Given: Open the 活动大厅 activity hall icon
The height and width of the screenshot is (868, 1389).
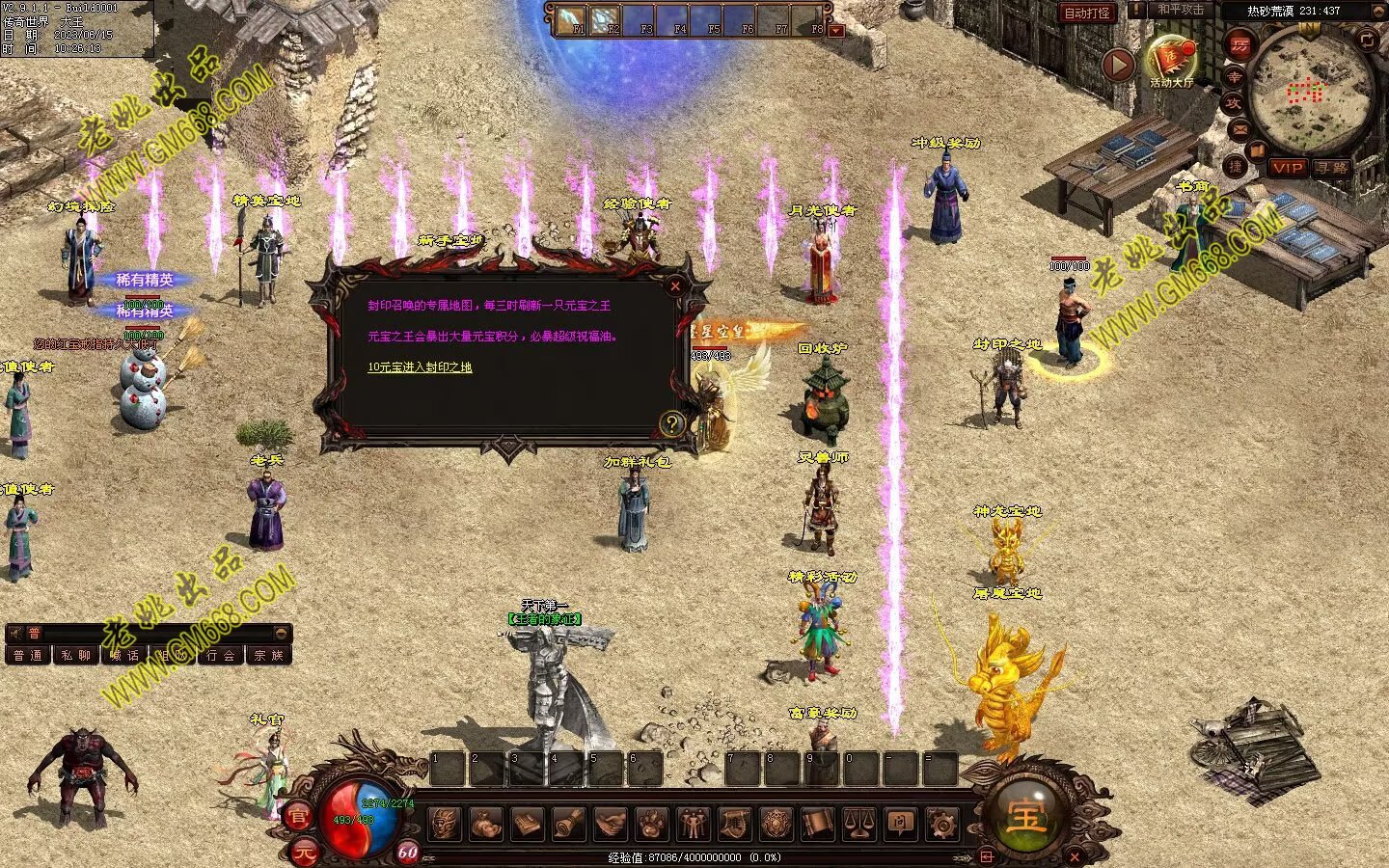Looking at the screenshot, I should pos(1171,60).
